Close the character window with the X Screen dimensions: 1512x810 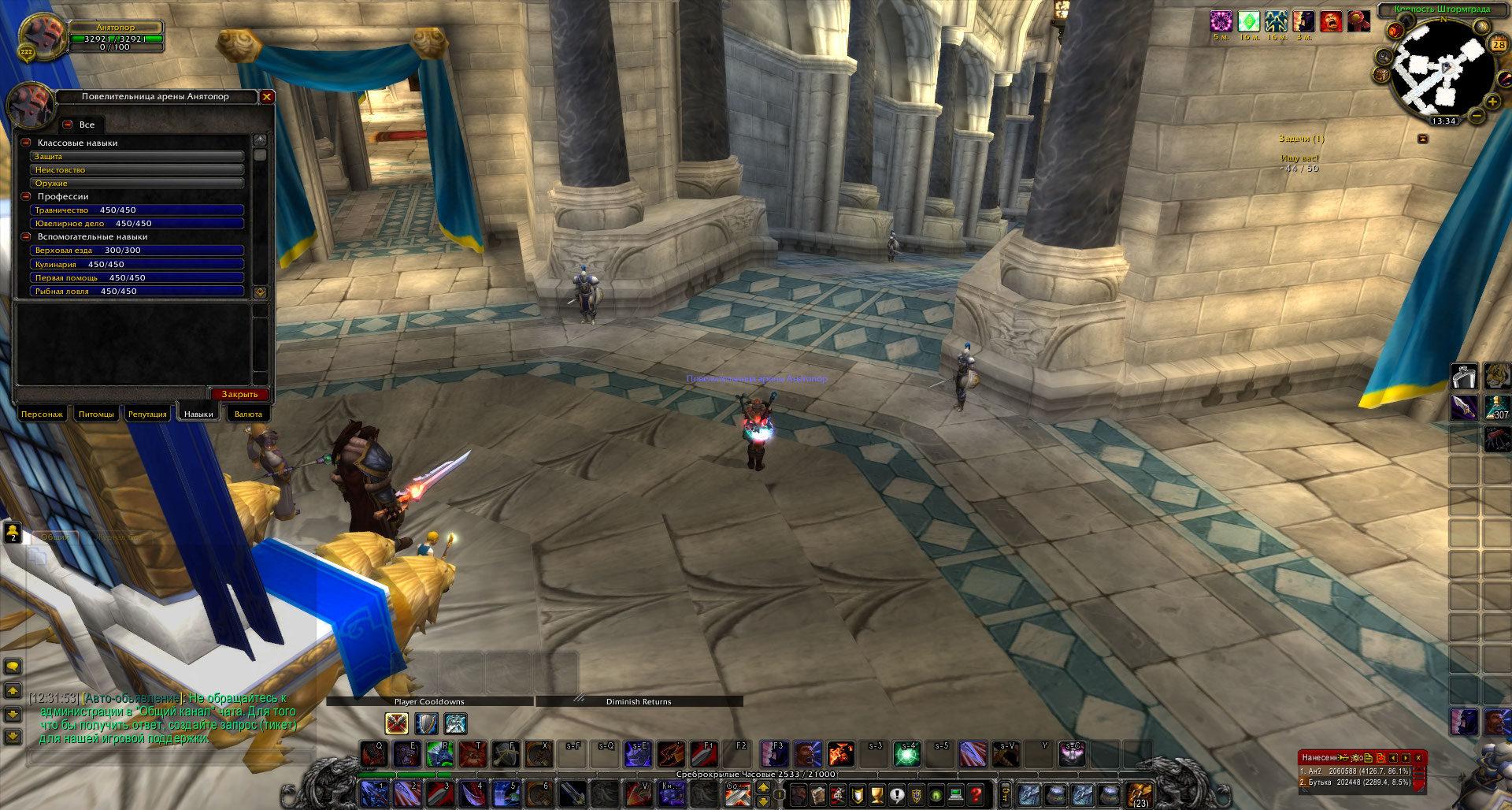[x=267, y=97]
